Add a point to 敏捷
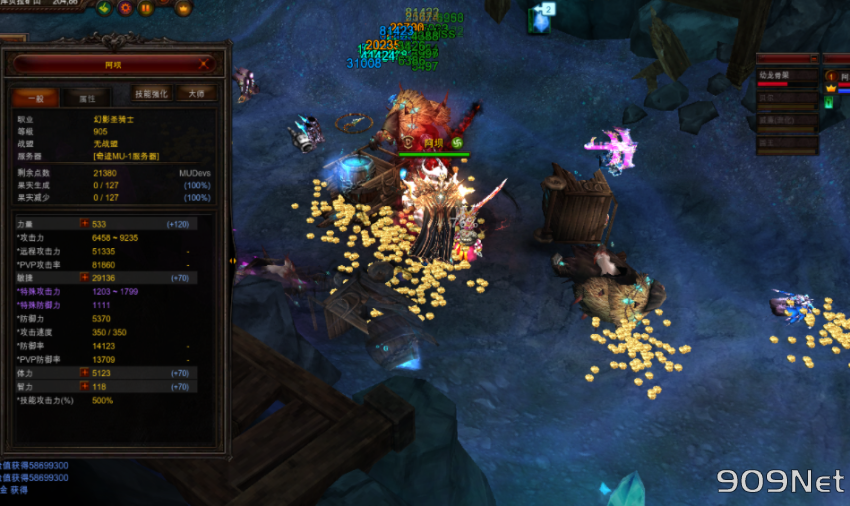The height and width of the screenshot is (506, 850). tap(84, 277)
